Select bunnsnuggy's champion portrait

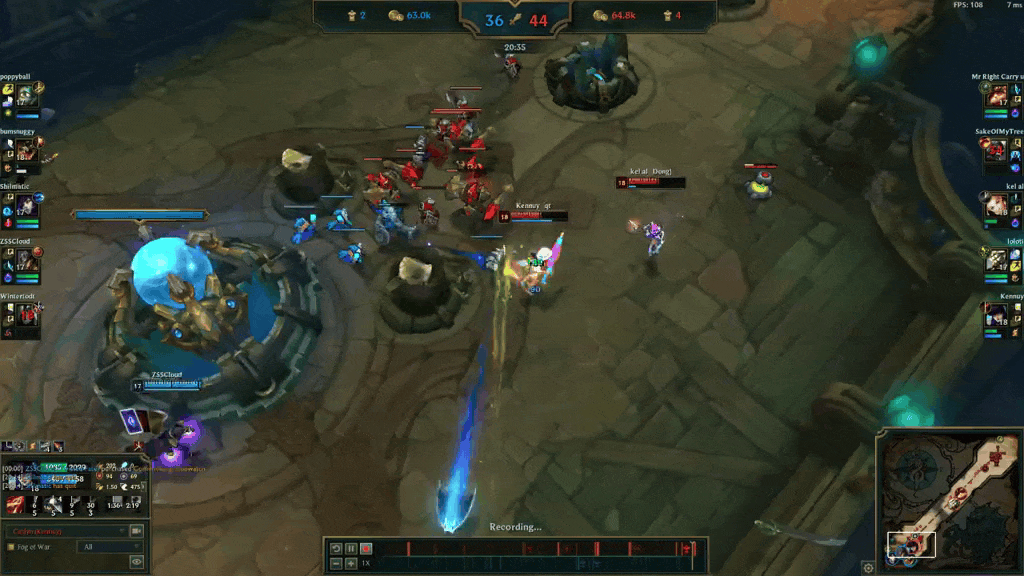[x=26, y=151]
